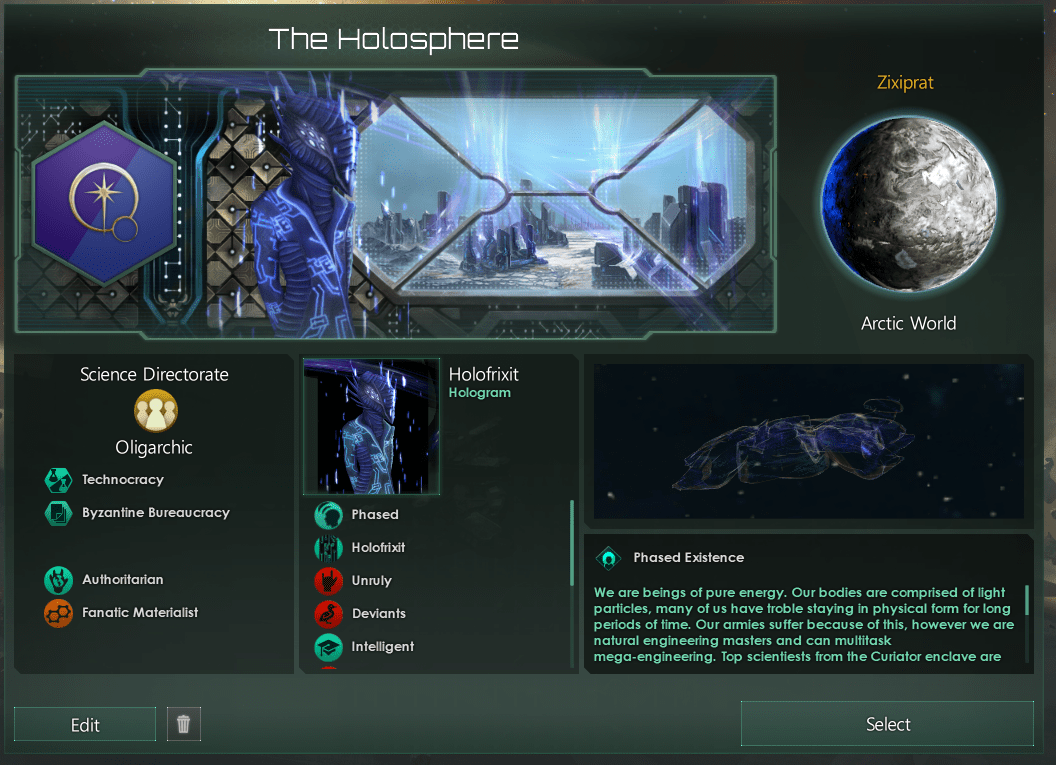Inspect the Byzantine Bureaucracy civic
1056x765 pixels.
59,513
